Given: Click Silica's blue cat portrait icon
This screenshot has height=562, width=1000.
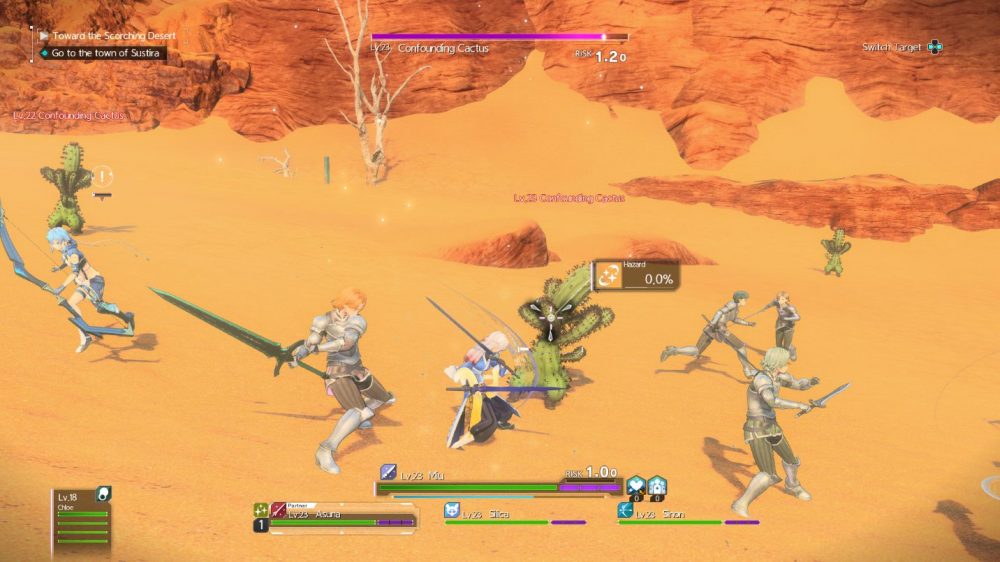Looking at the screenshot, I should tap(452, 510).
